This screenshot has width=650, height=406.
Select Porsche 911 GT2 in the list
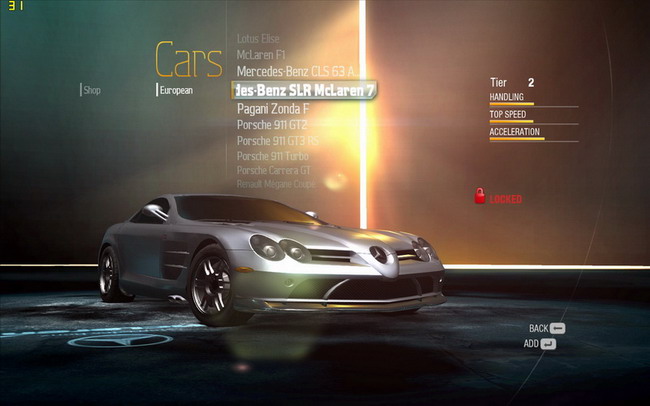click(x=272, y=124)
